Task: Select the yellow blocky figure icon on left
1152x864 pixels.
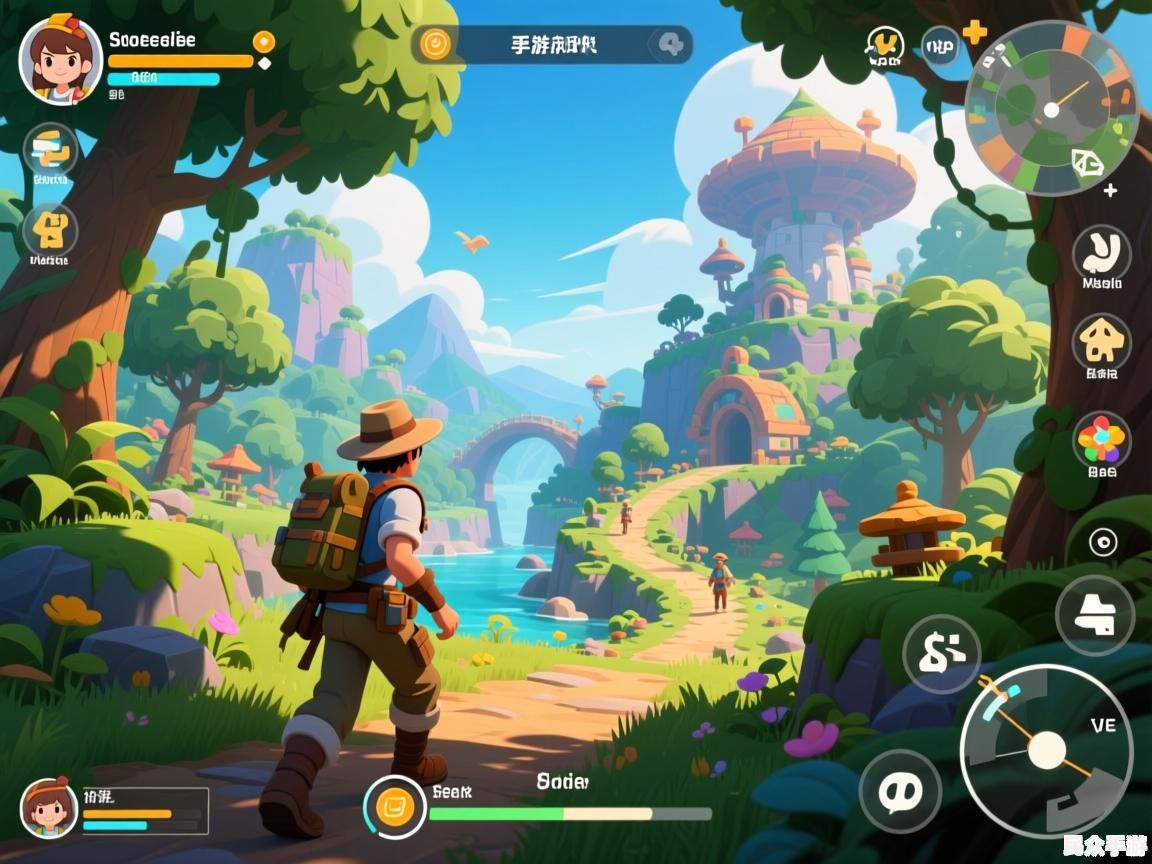Action: tap(50, 230)
